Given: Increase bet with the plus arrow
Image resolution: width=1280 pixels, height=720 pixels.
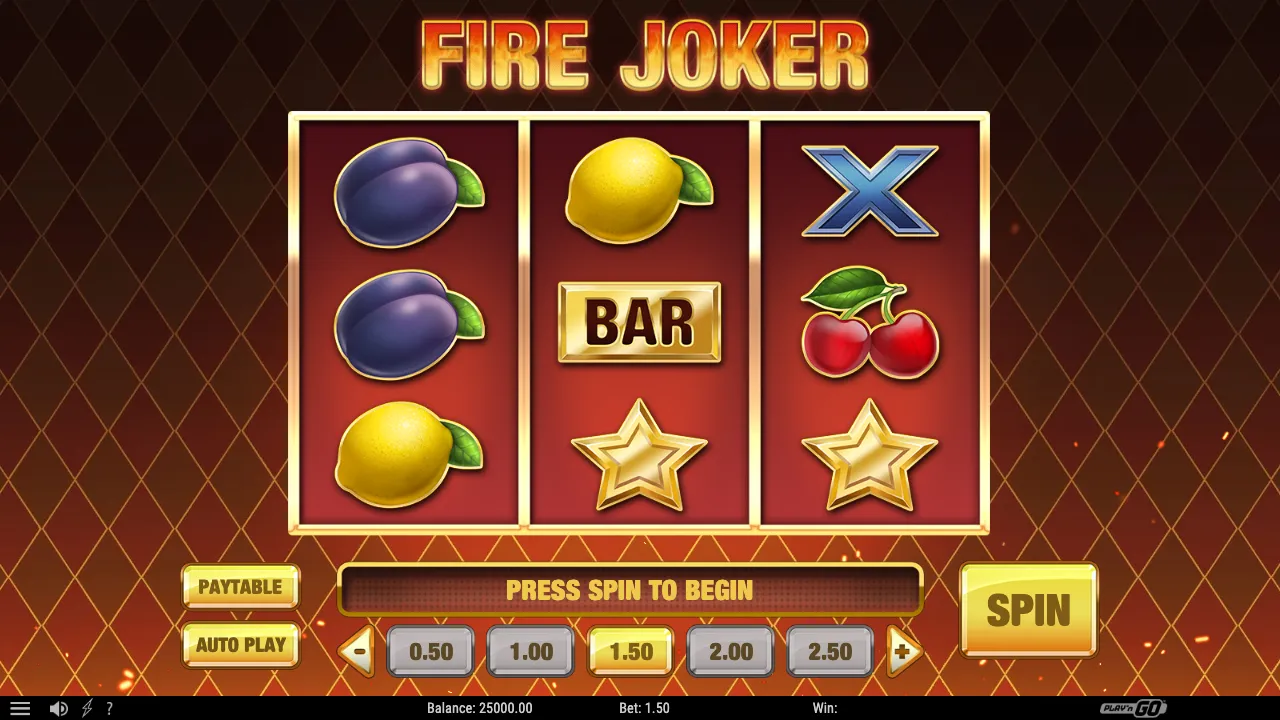Looking at the screenshot, I should pos(903,651).
